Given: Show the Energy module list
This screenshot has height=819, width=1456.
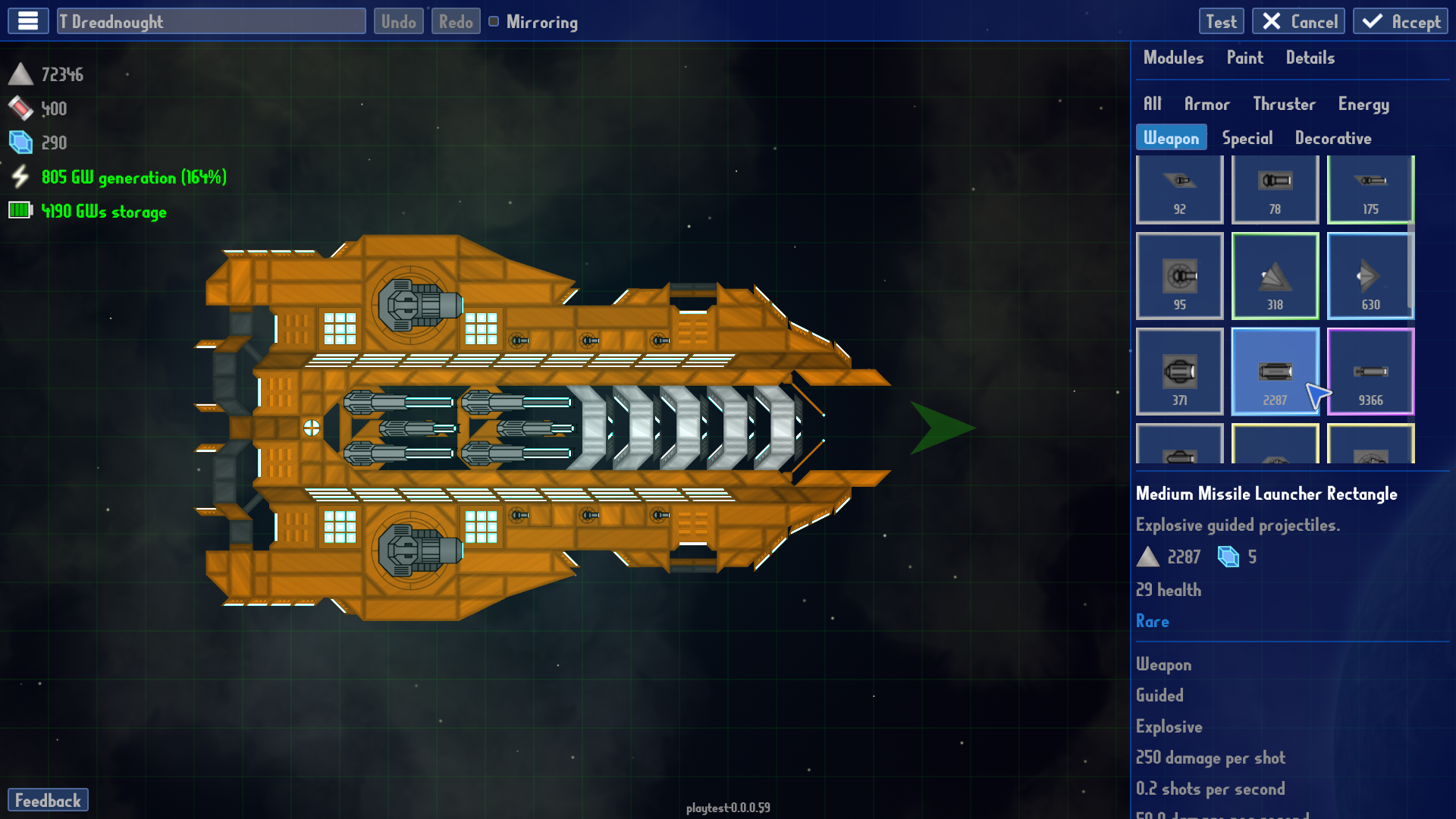Looking at the screenshot, I should click(x=1363, y=104).
